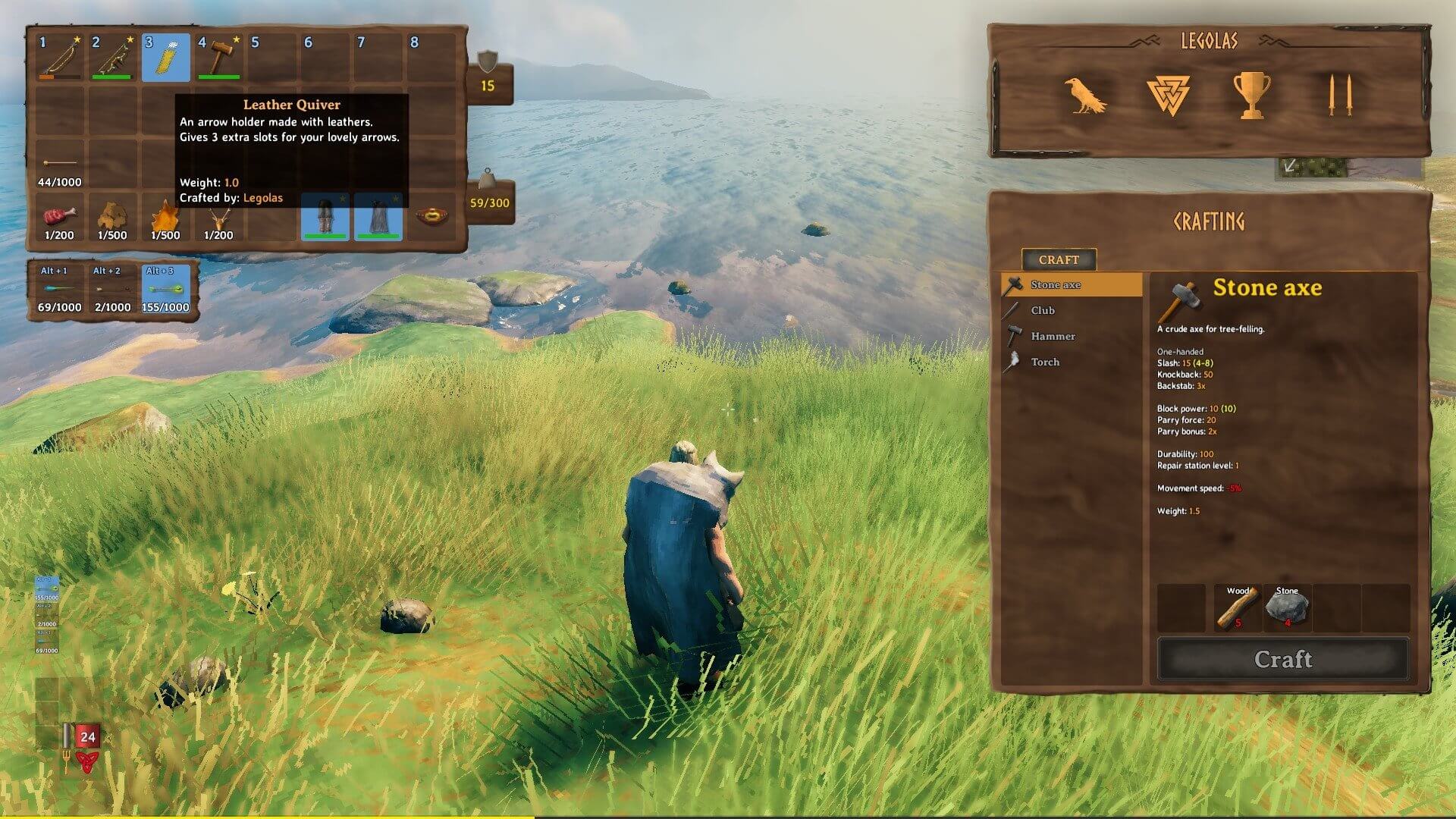Click the deer trophy inventory slot
This screenshot has height=819, width=1456.
pos(218,218)
